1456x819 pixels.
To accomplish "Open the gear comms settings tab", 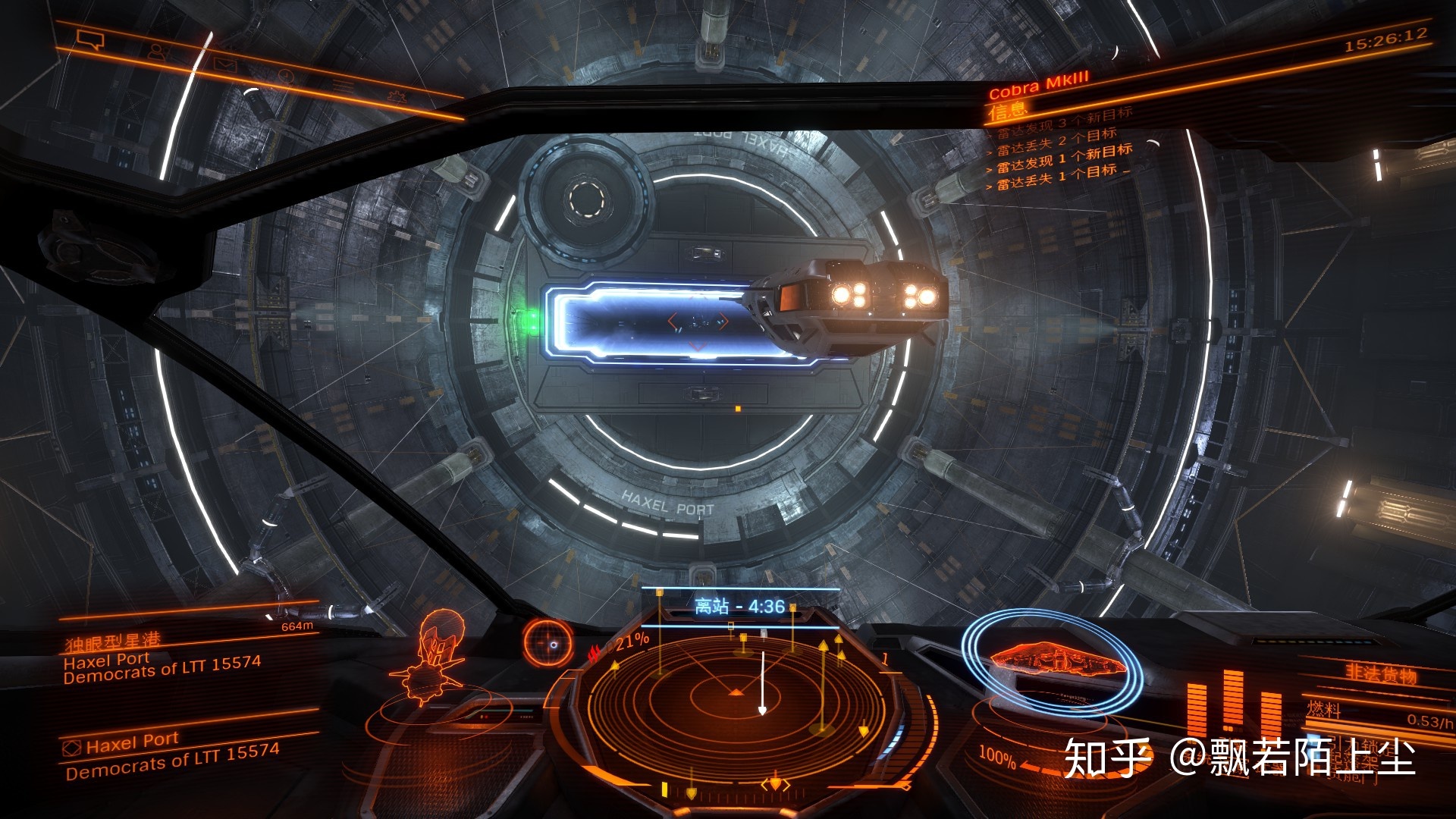I will pyautogui.click(x=396, y=97).
